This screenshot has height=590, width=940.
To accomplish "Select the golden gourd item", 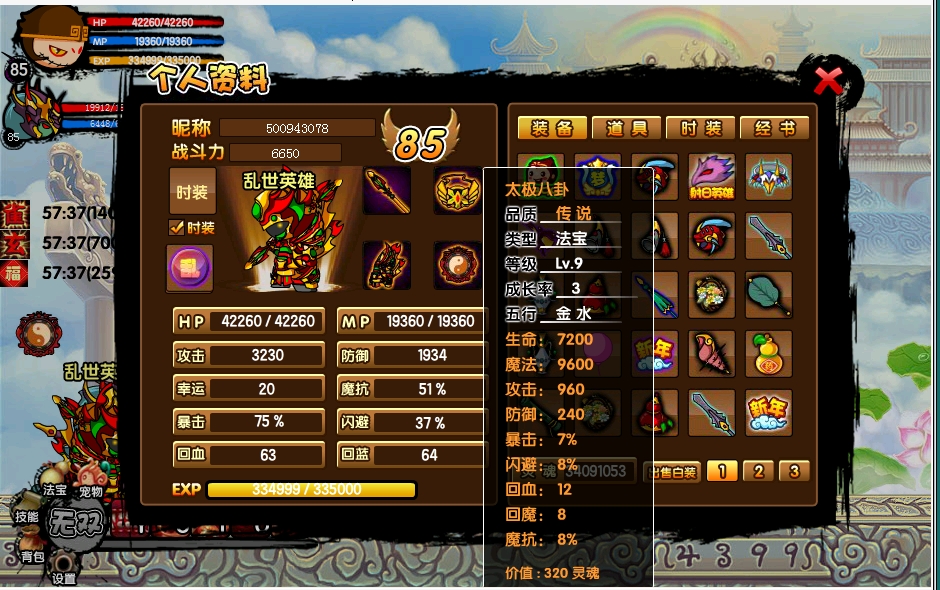I will (x=768, y=353).
